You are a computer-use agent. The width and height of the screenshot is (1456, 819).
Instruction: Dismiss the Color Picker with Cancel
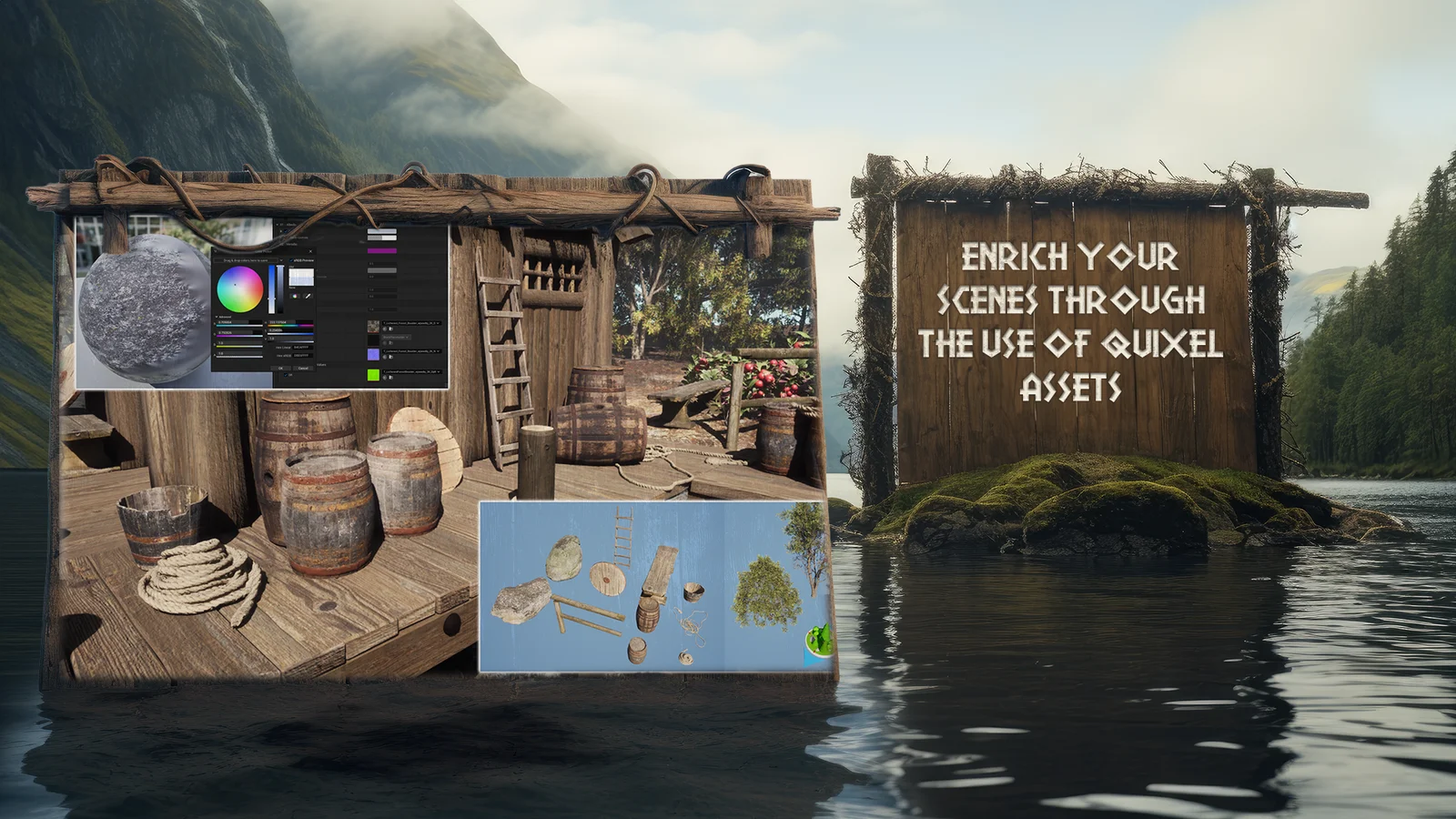coord(302,368)
